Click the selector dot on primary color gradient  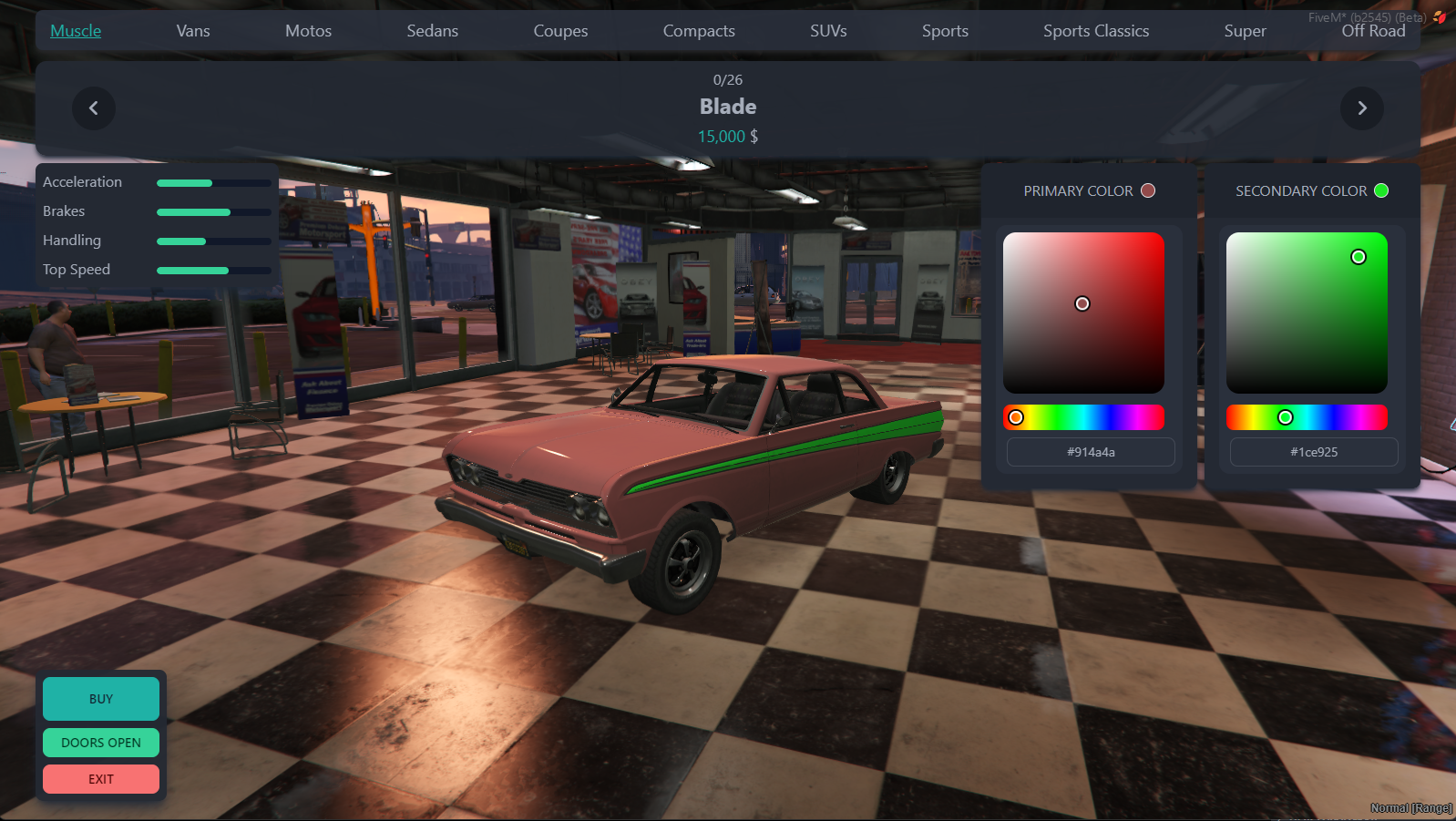click(x=1082, y=303)
